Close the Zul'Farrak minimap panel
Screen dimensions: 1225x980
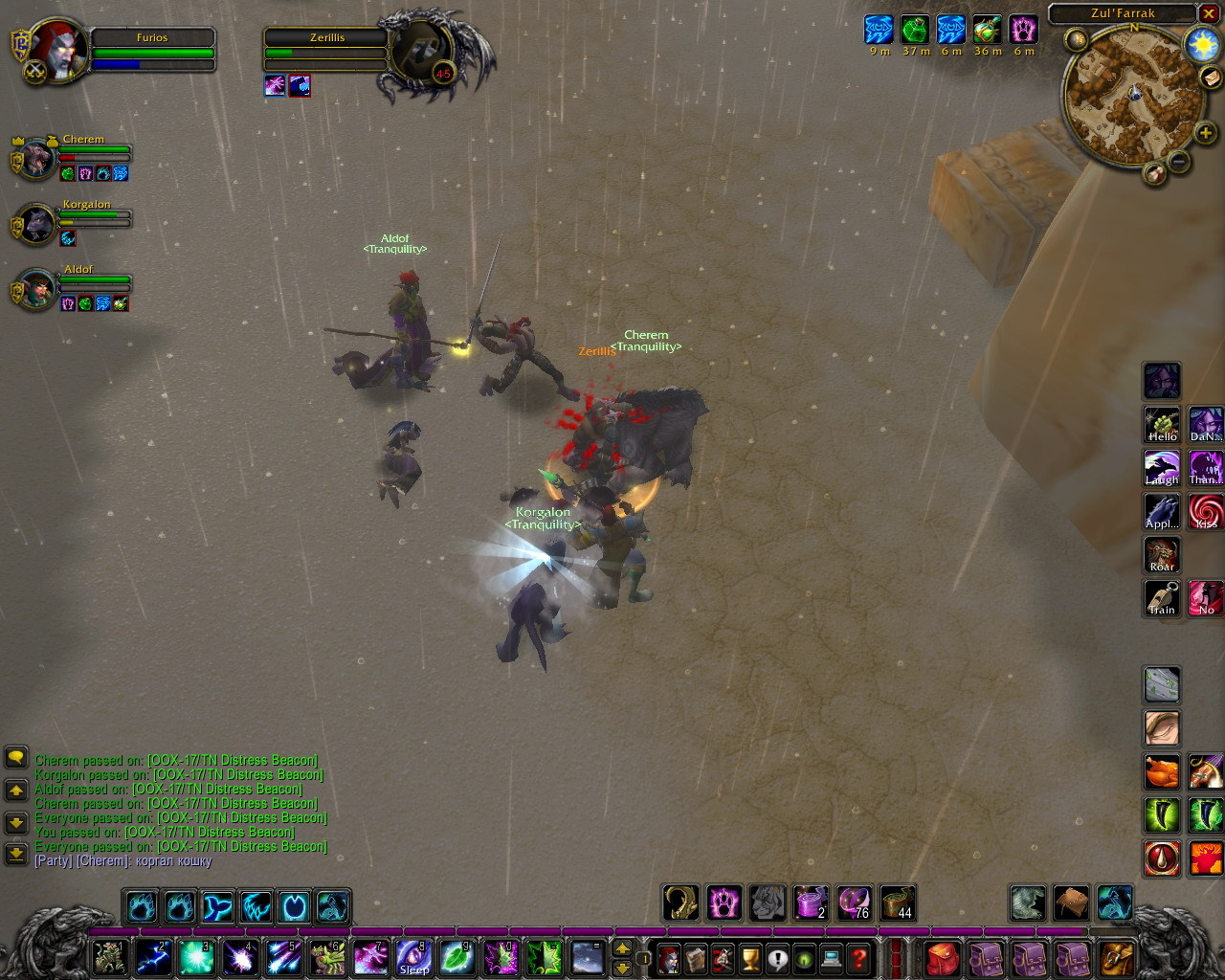[x=1209, y=13]
